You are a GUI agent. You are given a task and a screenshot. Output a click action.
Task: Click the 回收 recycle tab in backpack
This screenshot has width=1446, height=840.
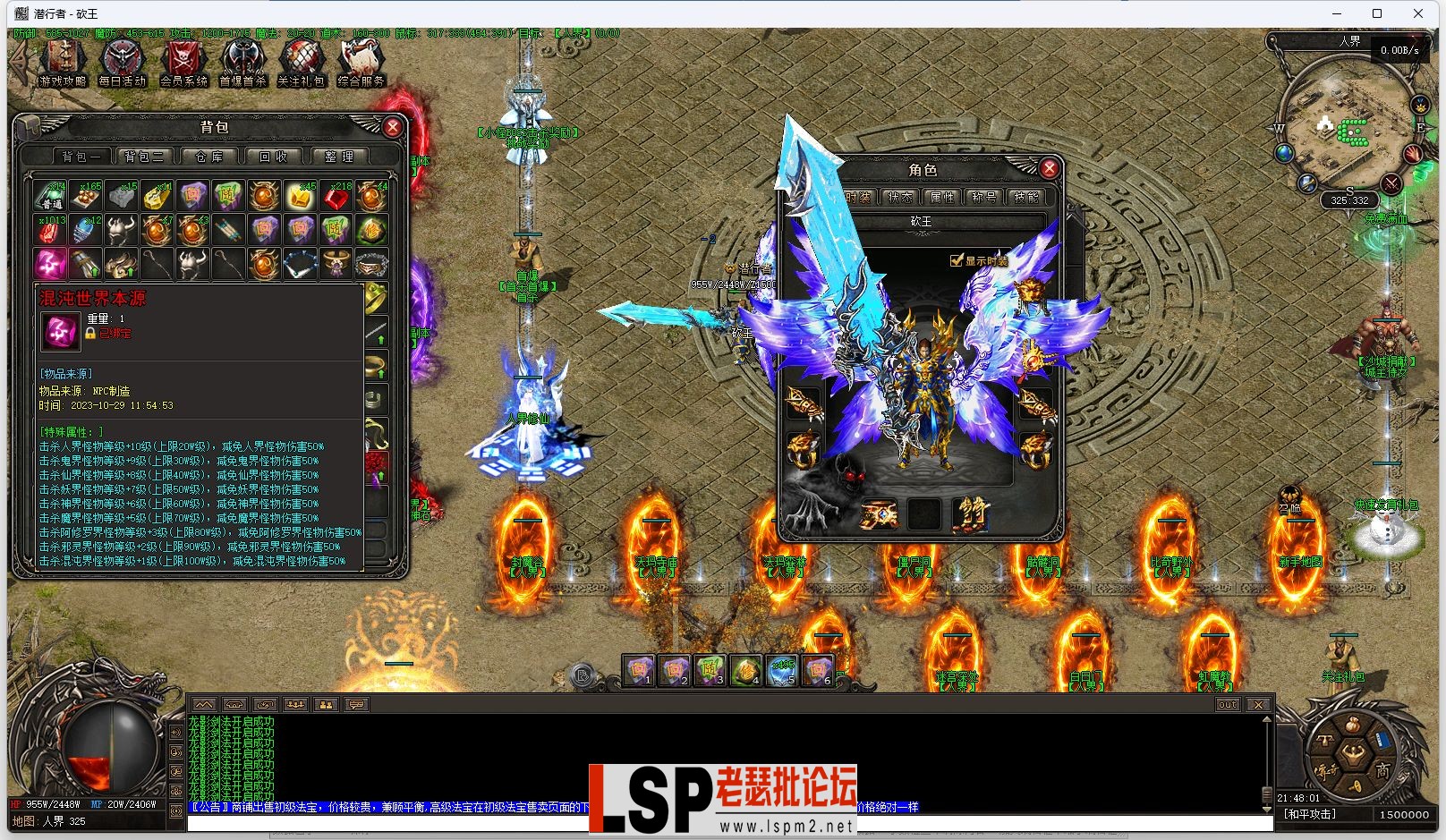point(274,155)
